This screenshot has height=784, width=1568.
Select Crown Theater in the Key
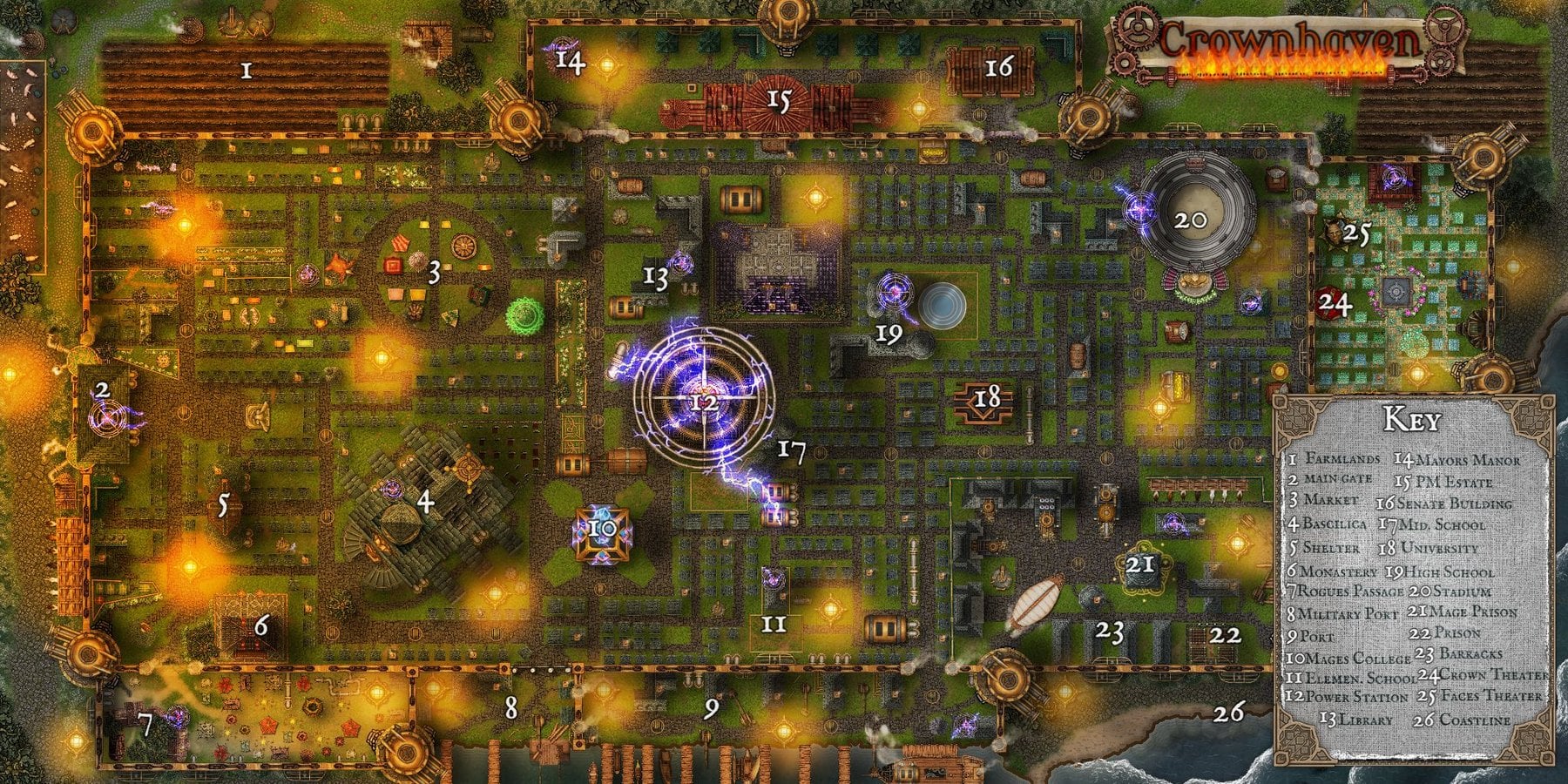click(1482, 675)
